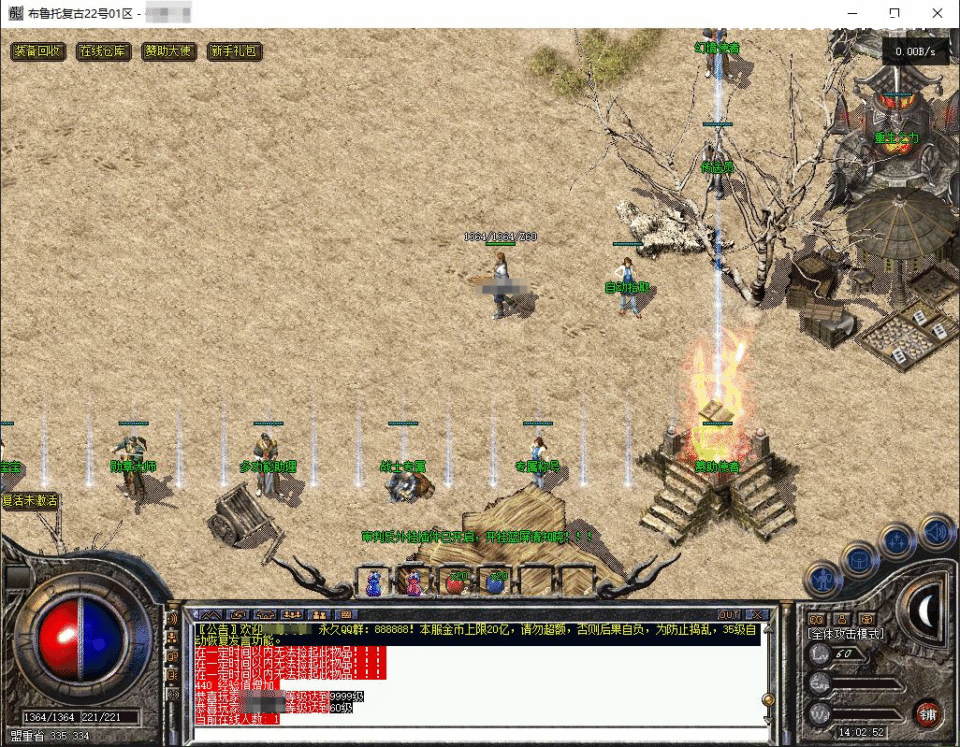Click the 复活未激活 revive button
This screenshot has width=960, height=747.
click(30, 500)
